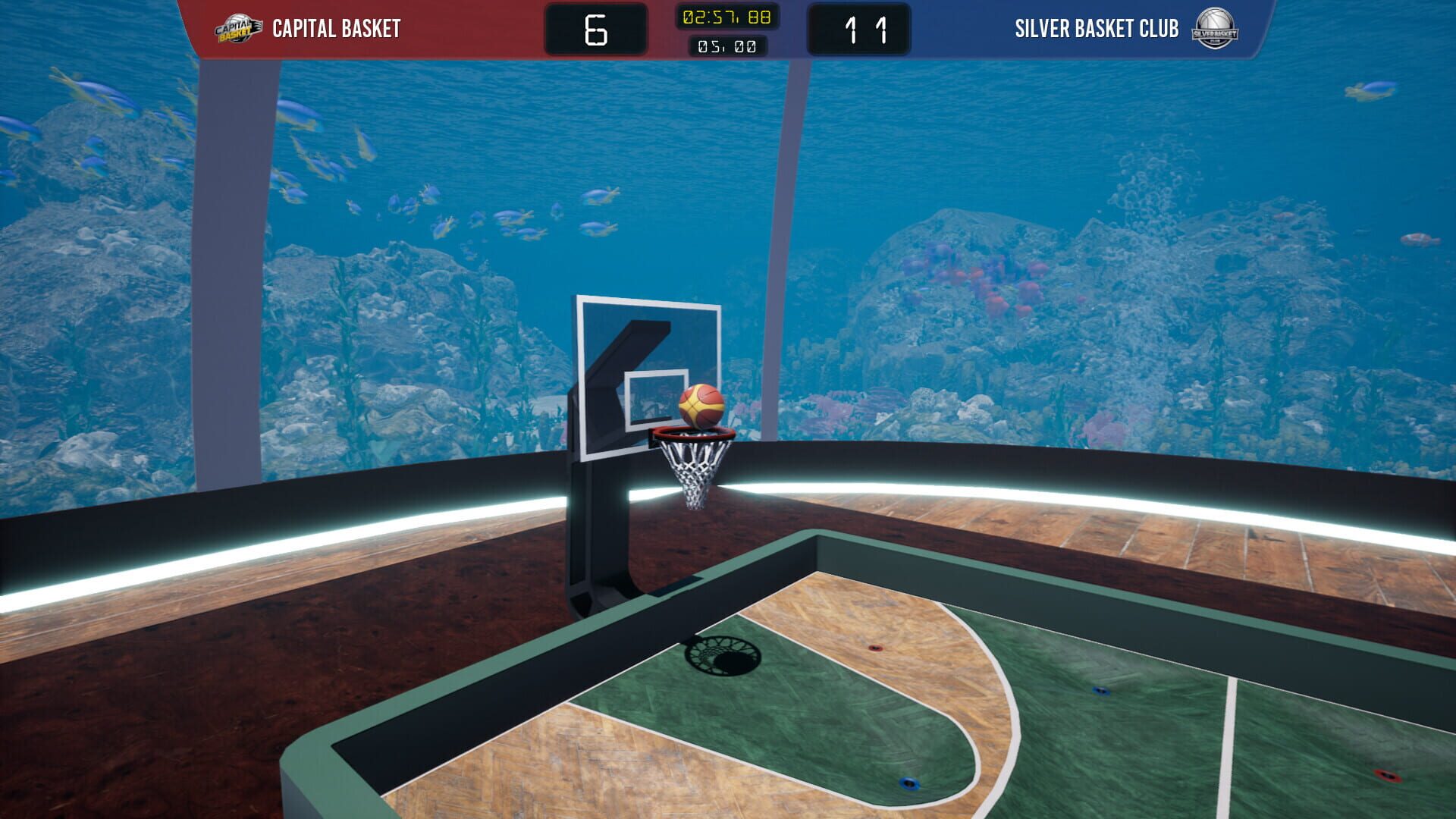This screenshot has width=1456, height=819.
Task: Click the Silver Basket Club logo
Action: point(1213,28)
